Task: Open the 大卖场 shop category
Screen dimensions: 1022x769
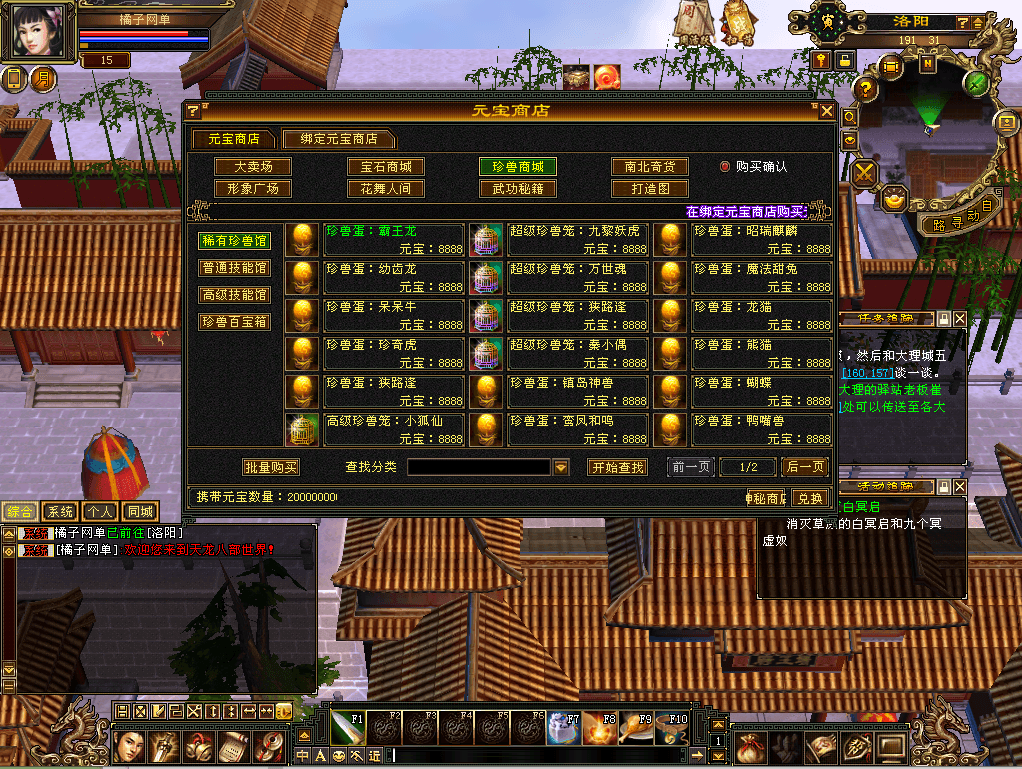Action: tap(253, 167)
